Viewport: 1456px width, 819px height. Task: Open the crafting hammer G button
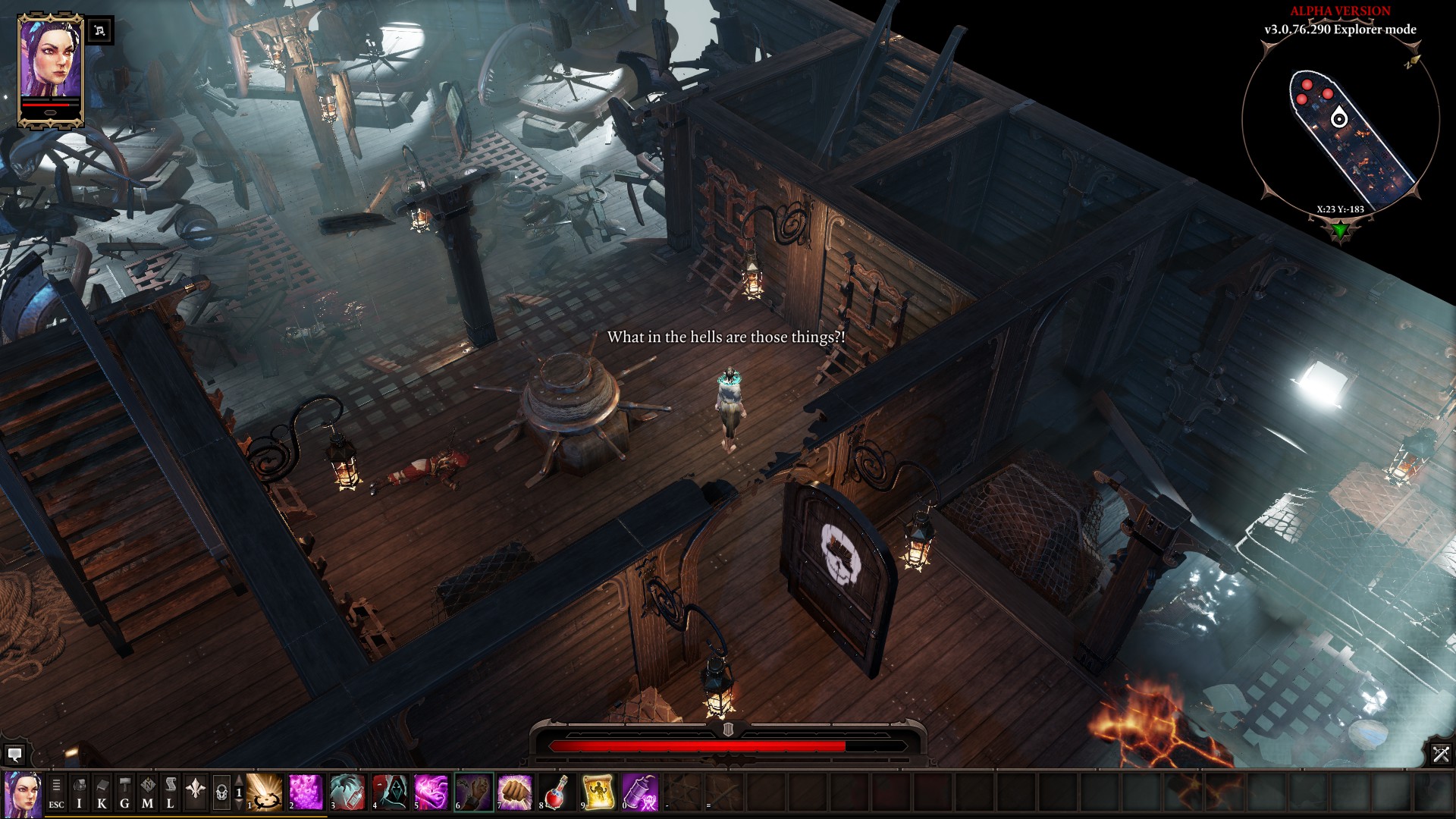click(x=125, y=792)
